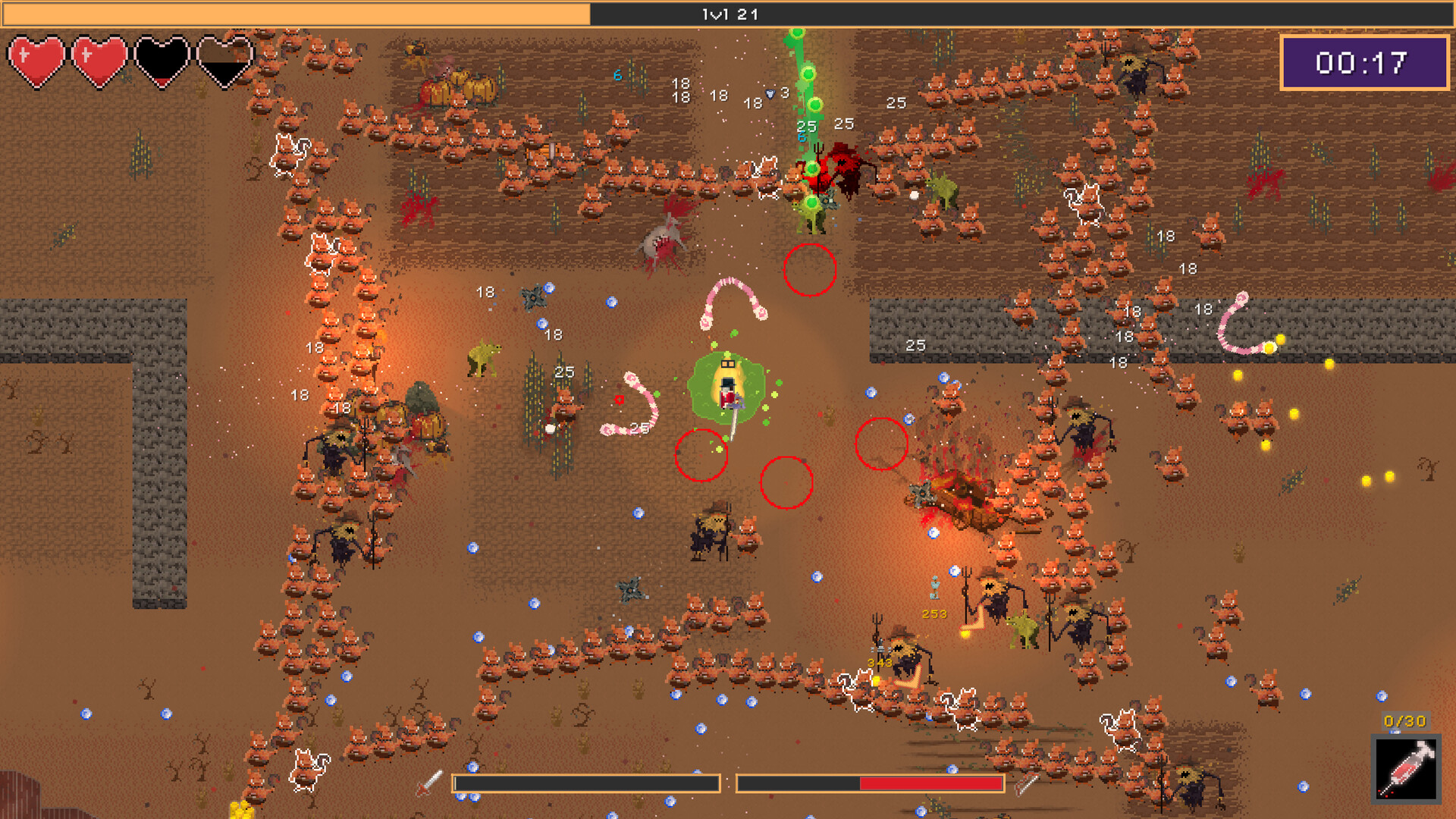Select the sword weapon icon
1456x819 pixels.
point(429,783)
